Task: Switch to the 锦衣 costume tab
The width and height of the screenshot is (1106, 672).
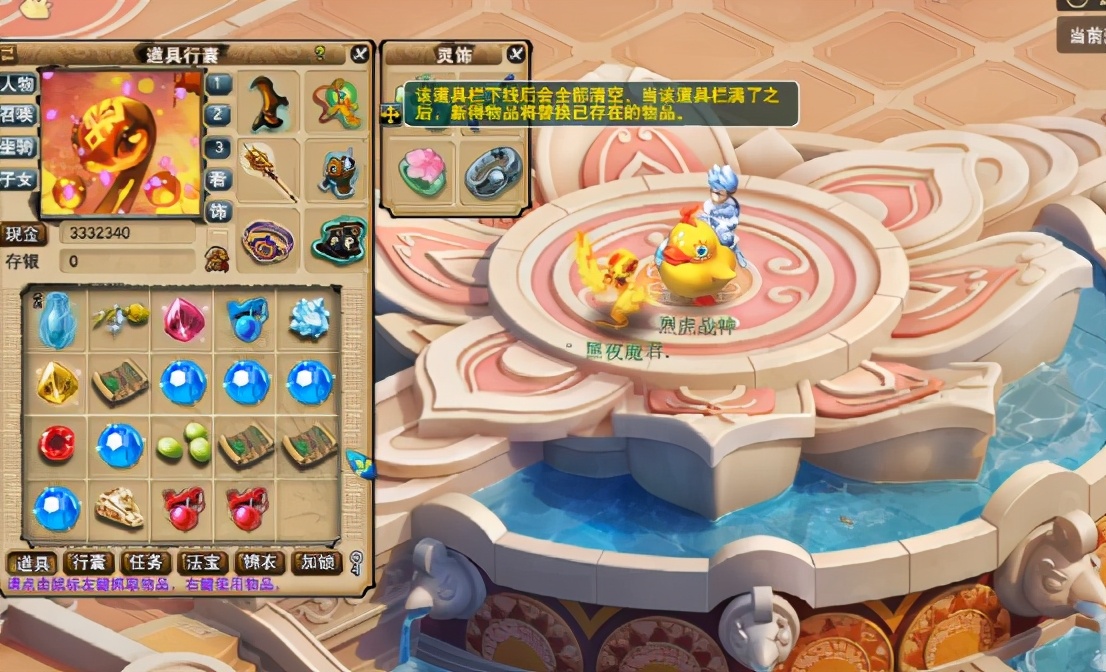Action: click(x=260, y=563)
